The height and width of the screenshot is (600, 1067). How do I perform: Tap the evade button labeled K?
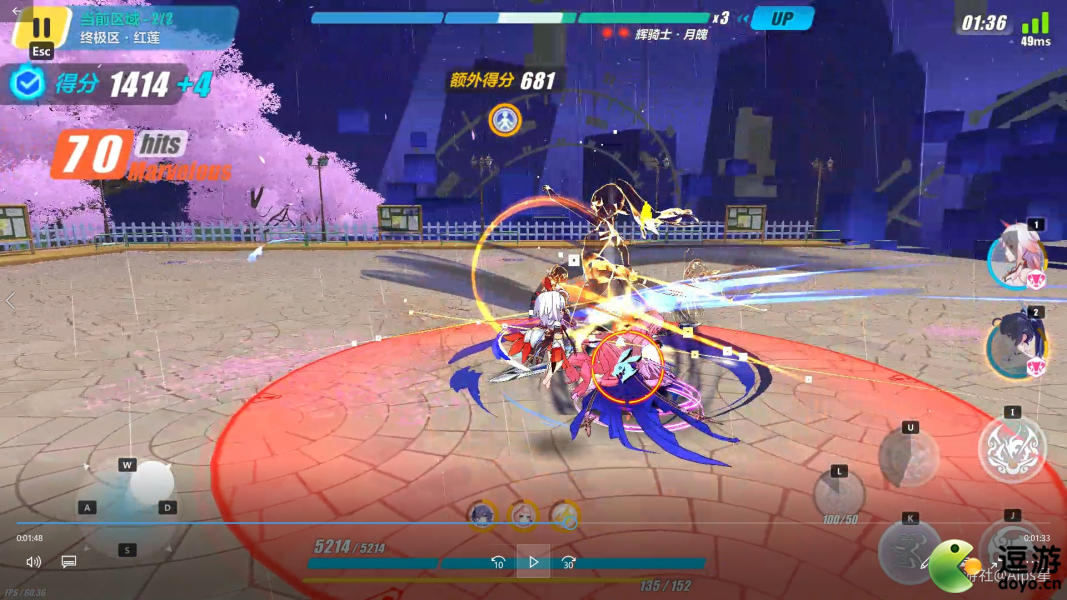pos(910,550)
